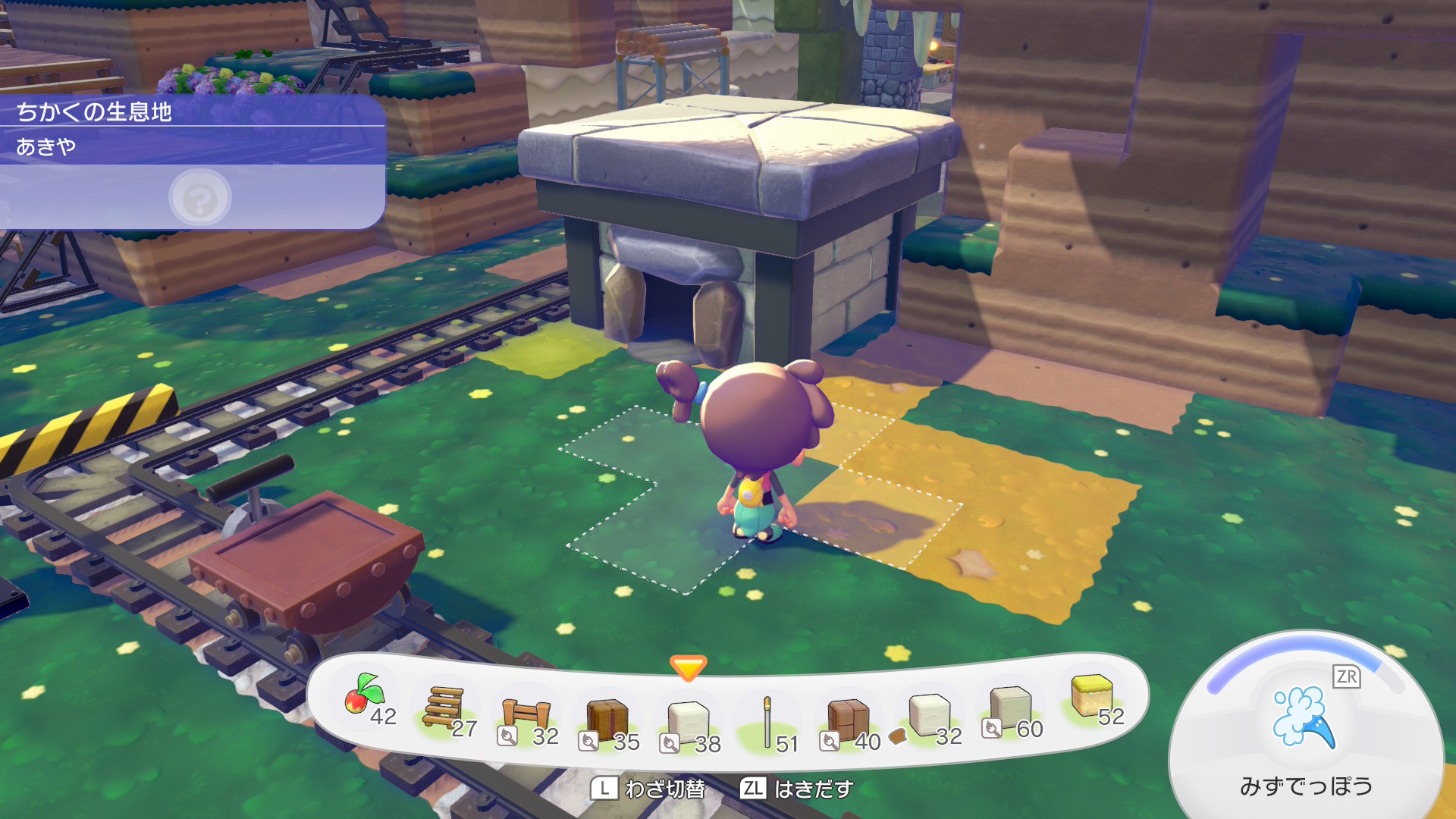Open the ちかくの生息地 panel header
Screen dimensions: 1456x819
click(190, 111)
